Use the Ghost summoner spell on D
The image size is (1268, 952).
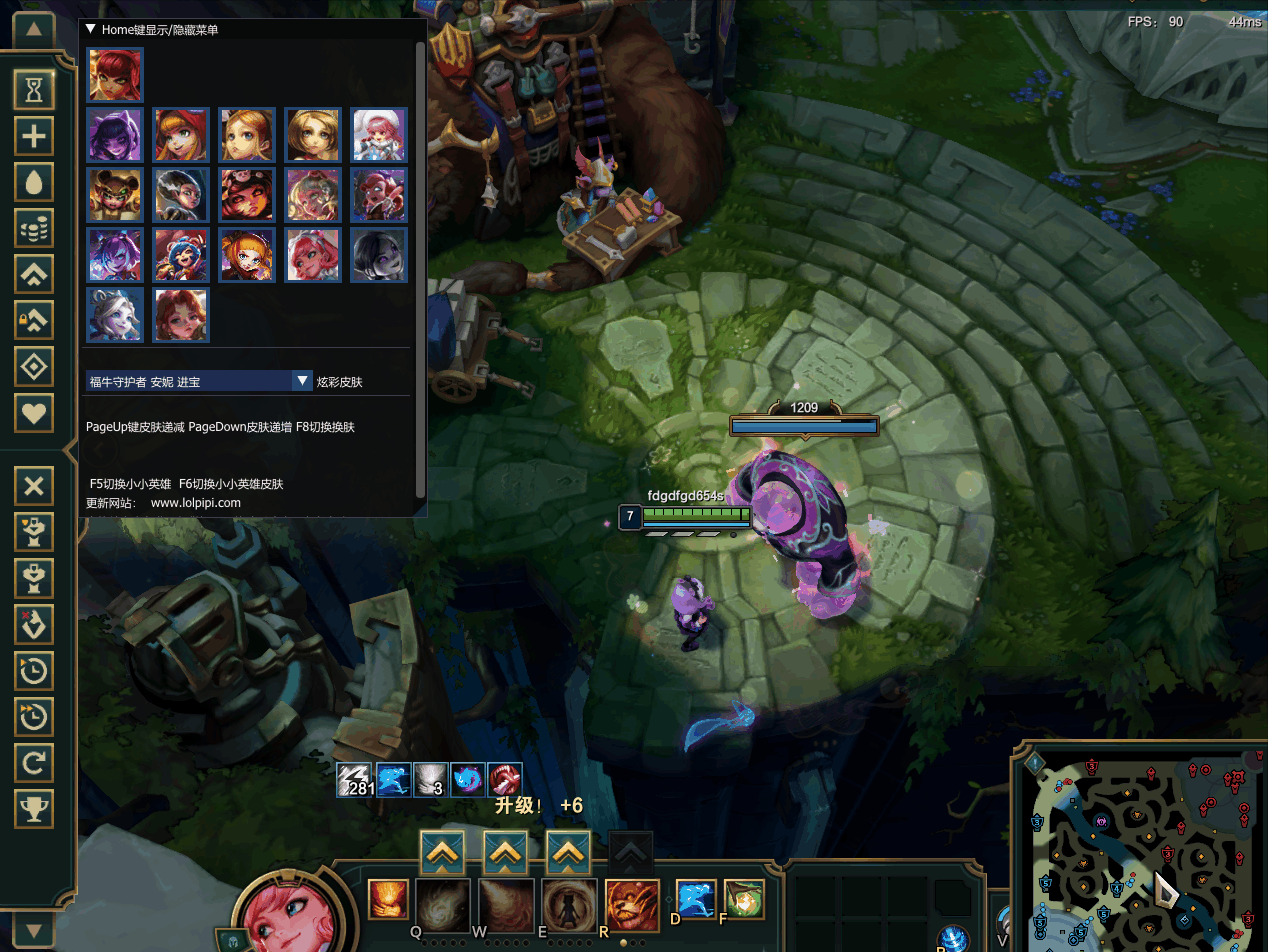(696, 899)
